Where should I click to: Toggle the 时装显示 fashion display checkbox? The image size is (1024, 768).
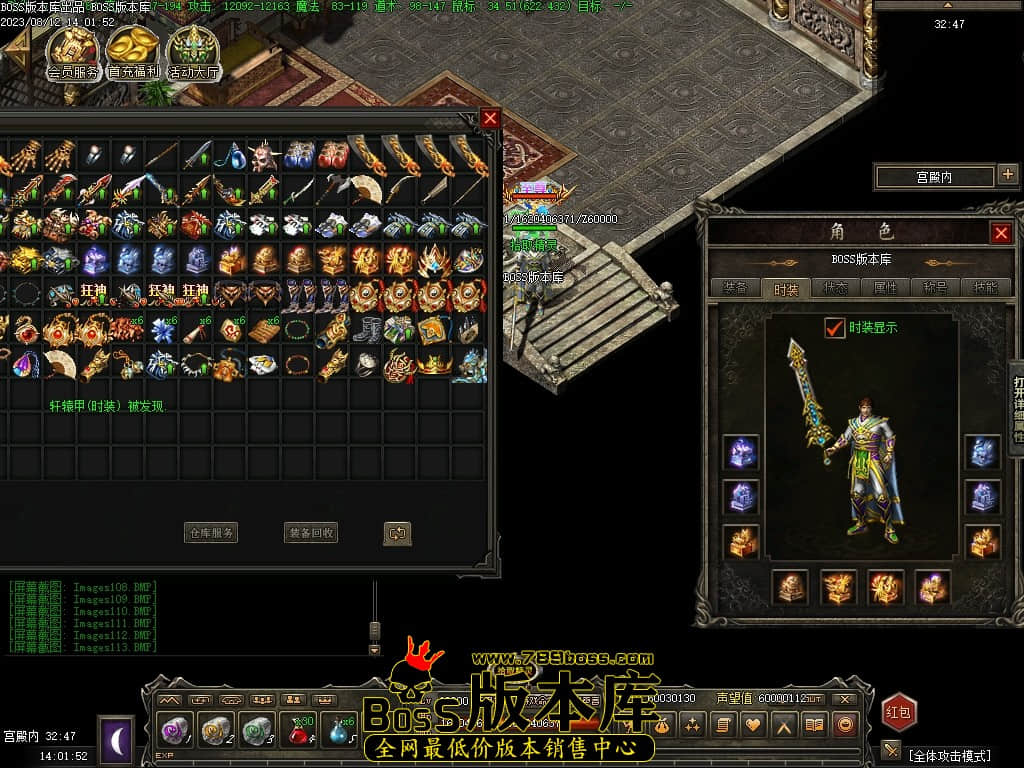click(x=834, y=327)
